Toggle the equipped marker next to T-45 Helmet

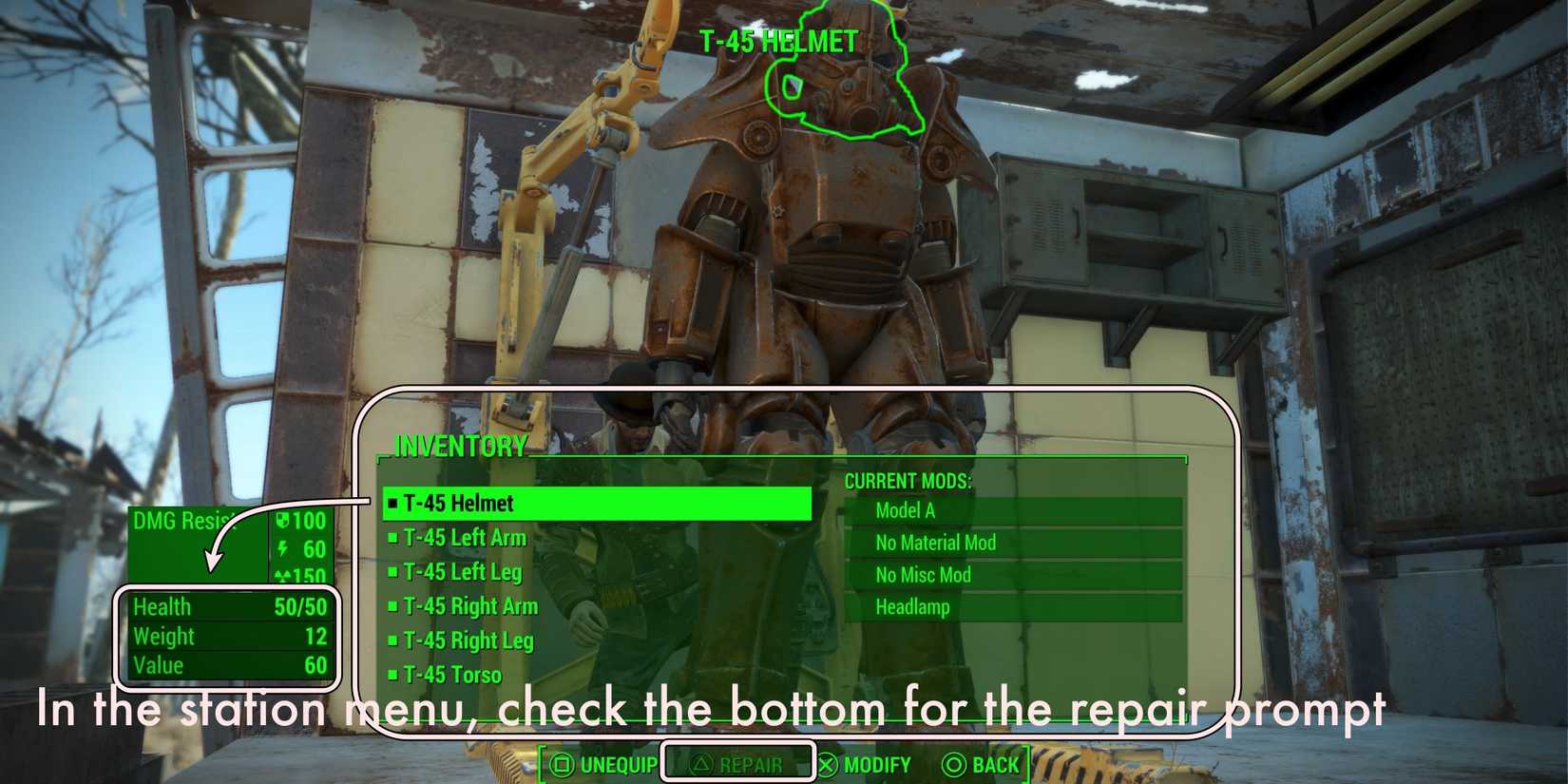coord(392,504)
